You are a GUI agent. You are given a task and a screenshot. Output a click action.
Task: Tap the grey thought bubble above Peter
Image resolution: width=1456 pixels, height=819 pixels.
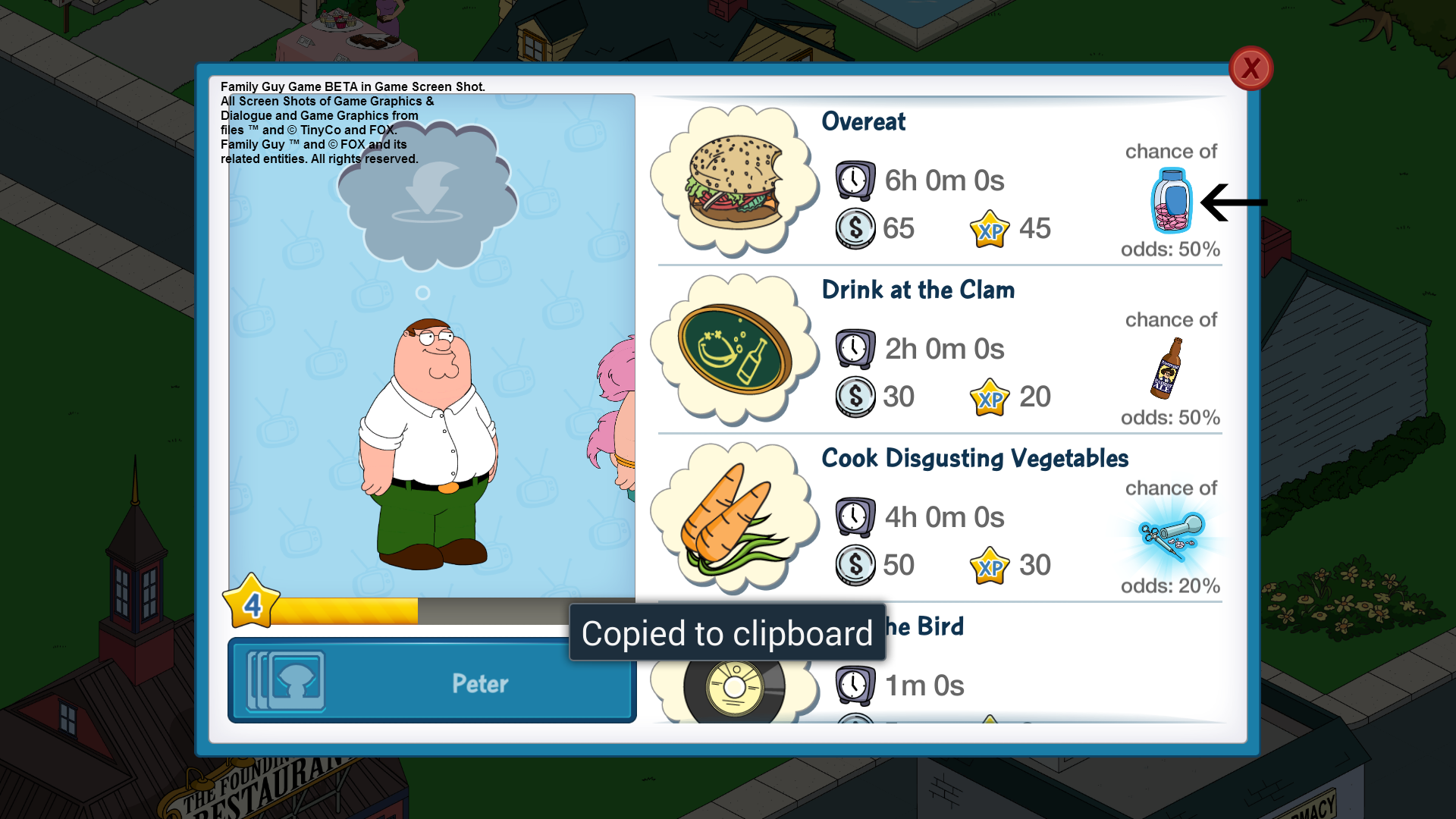427,199
